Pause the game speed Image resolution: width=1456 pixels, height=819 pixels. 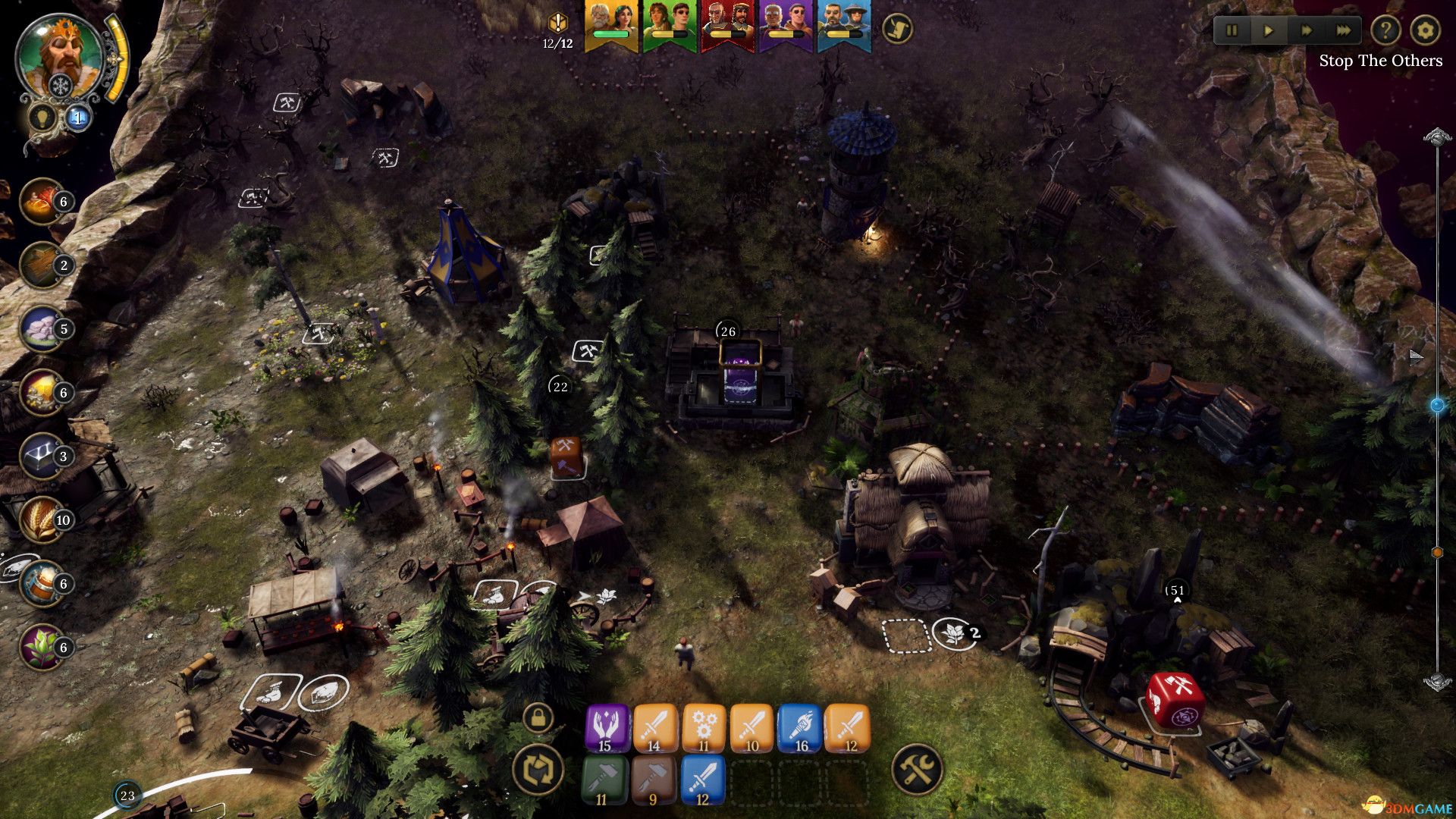[x=1232, y=31]
